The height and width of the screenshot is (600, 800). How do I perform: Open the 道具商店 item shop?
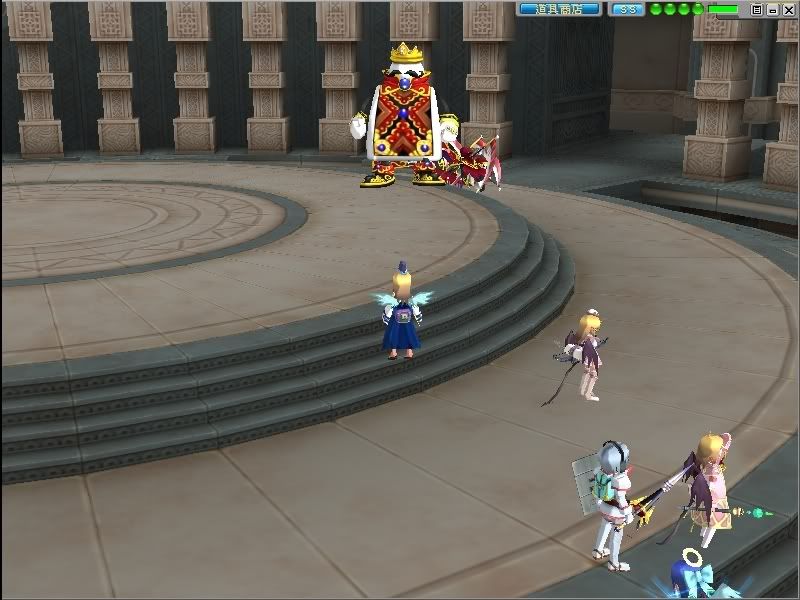pos(560,9)
